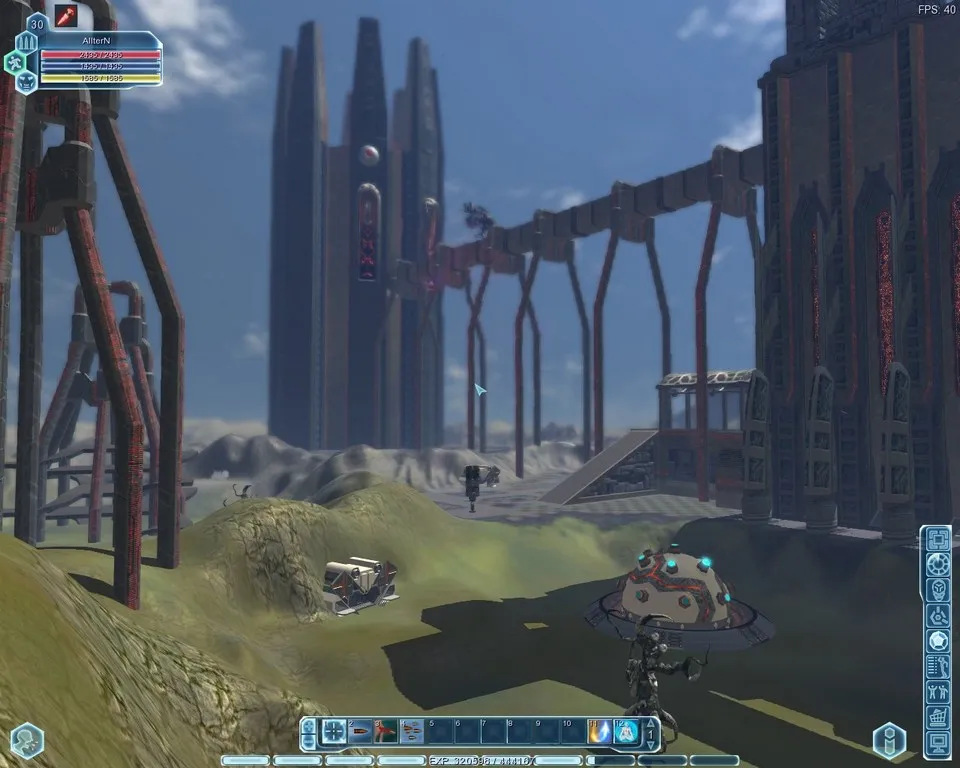
Task: Click the plus button left of the hotbar
Action: pyautogui.click(x=308, y=724)
